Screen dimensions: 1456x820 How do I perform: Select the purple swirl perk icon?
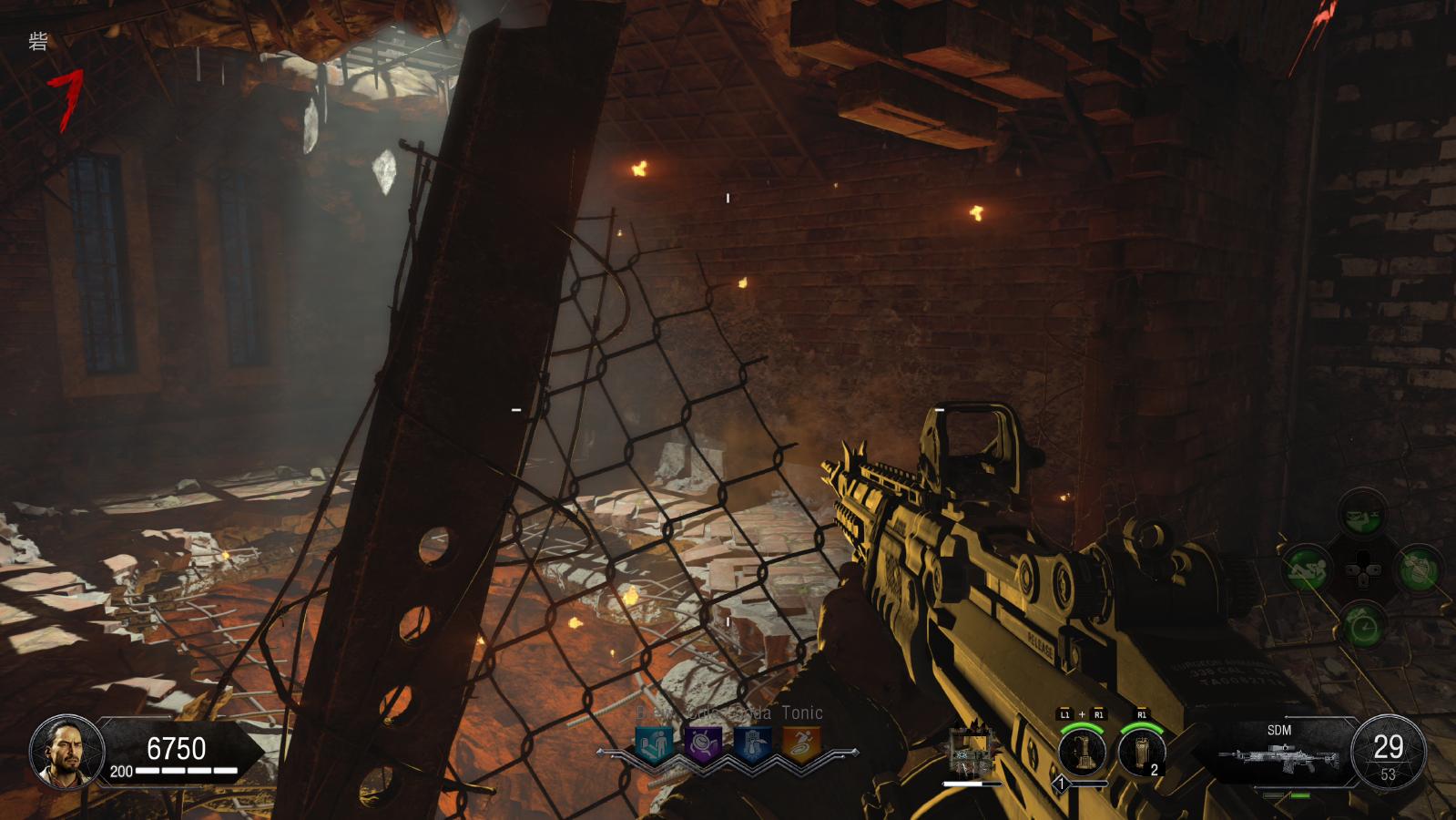click(703, 743)
